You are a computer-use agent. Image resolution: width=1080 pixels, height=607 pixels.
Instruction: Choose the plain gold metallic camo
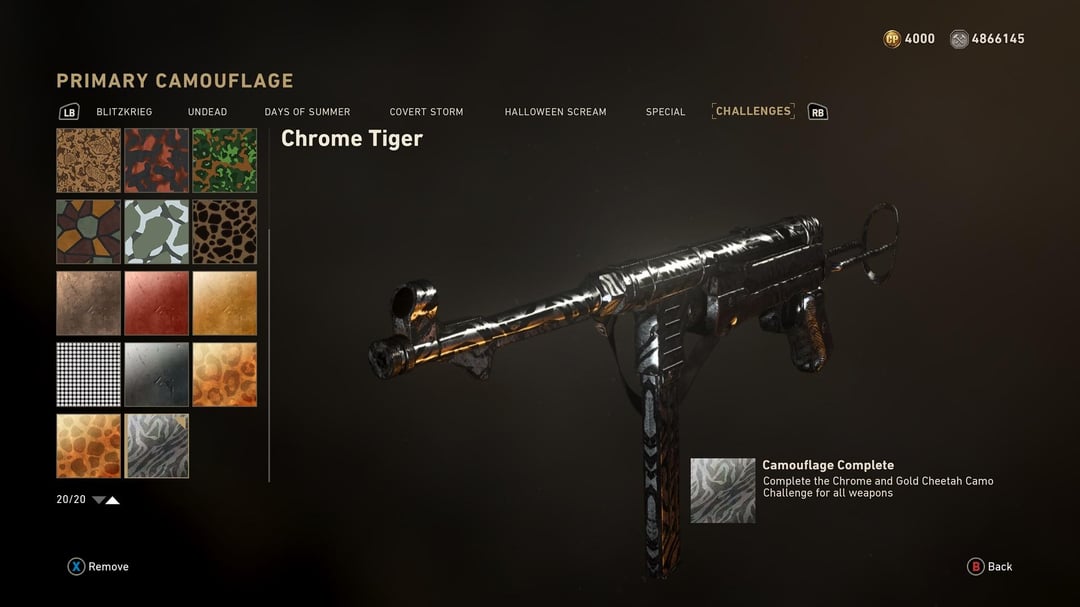click(224, 303)
